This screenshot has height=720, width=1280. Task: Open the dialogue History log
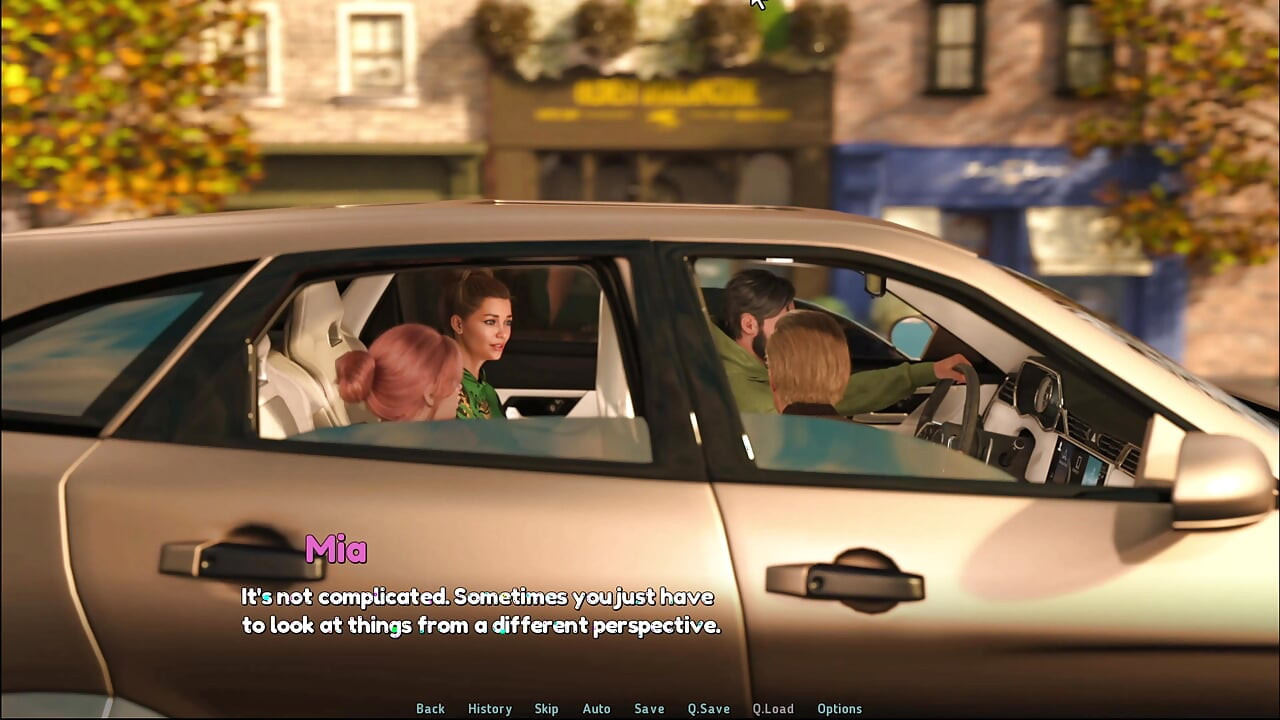pyautogui.click(x=490, y=708)
